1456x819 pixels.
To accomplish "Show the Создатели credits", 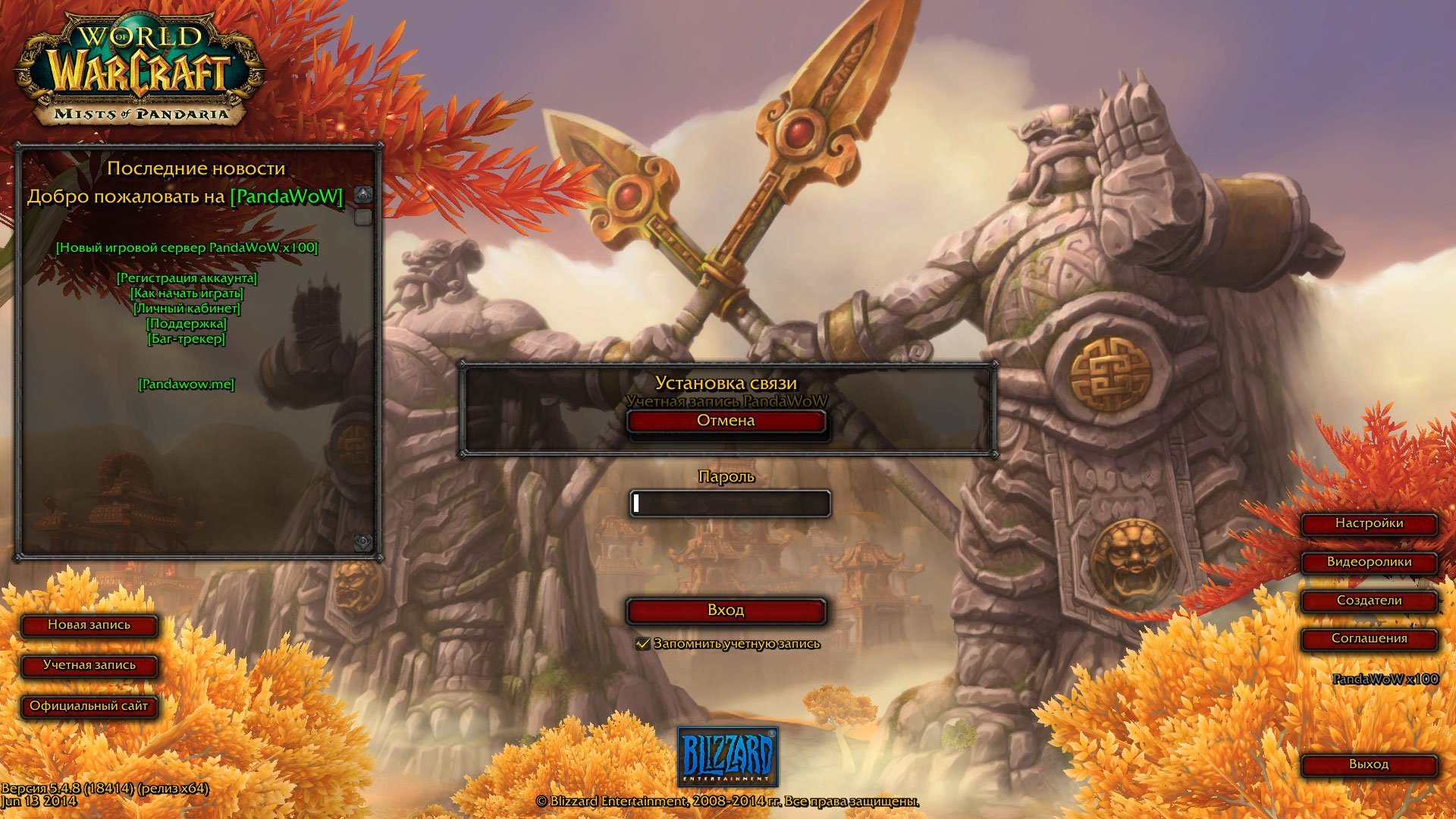I will point(1369,601).
